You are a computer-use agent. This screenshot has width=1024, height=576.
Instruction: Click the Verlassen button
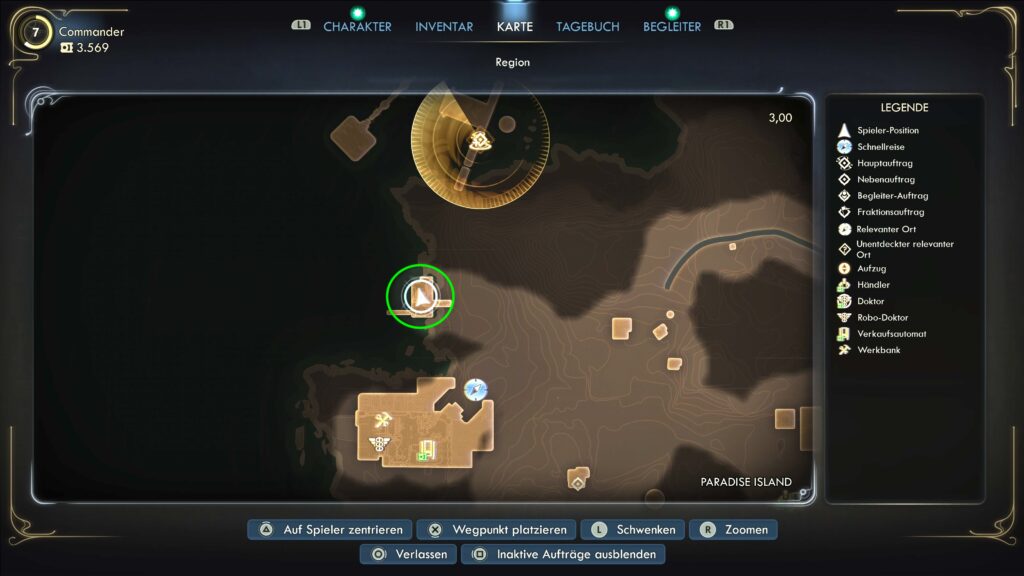pos(410,554)
